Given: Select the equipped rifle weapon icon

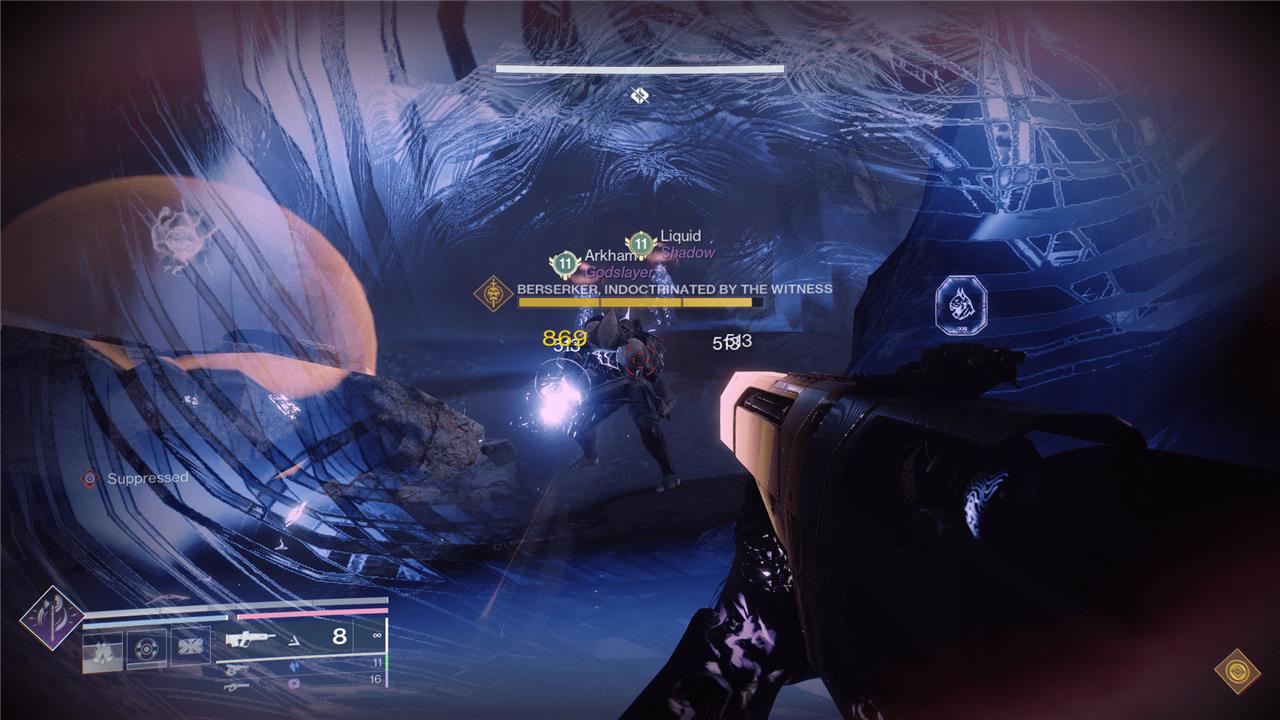Looking at the screenshot, I should point(252,638).
